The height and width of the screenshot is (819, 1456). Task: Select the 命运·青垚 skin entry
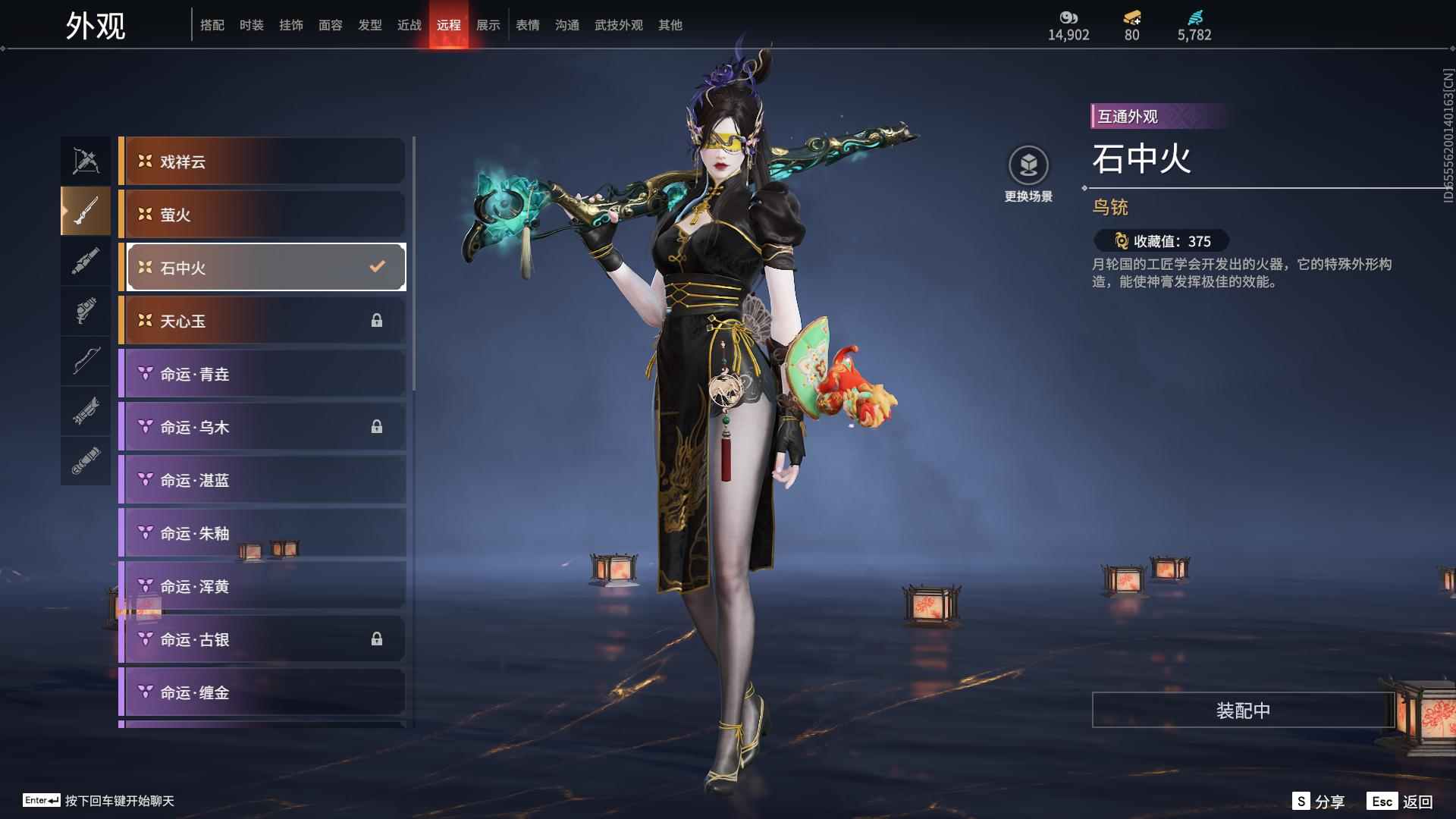264,374
